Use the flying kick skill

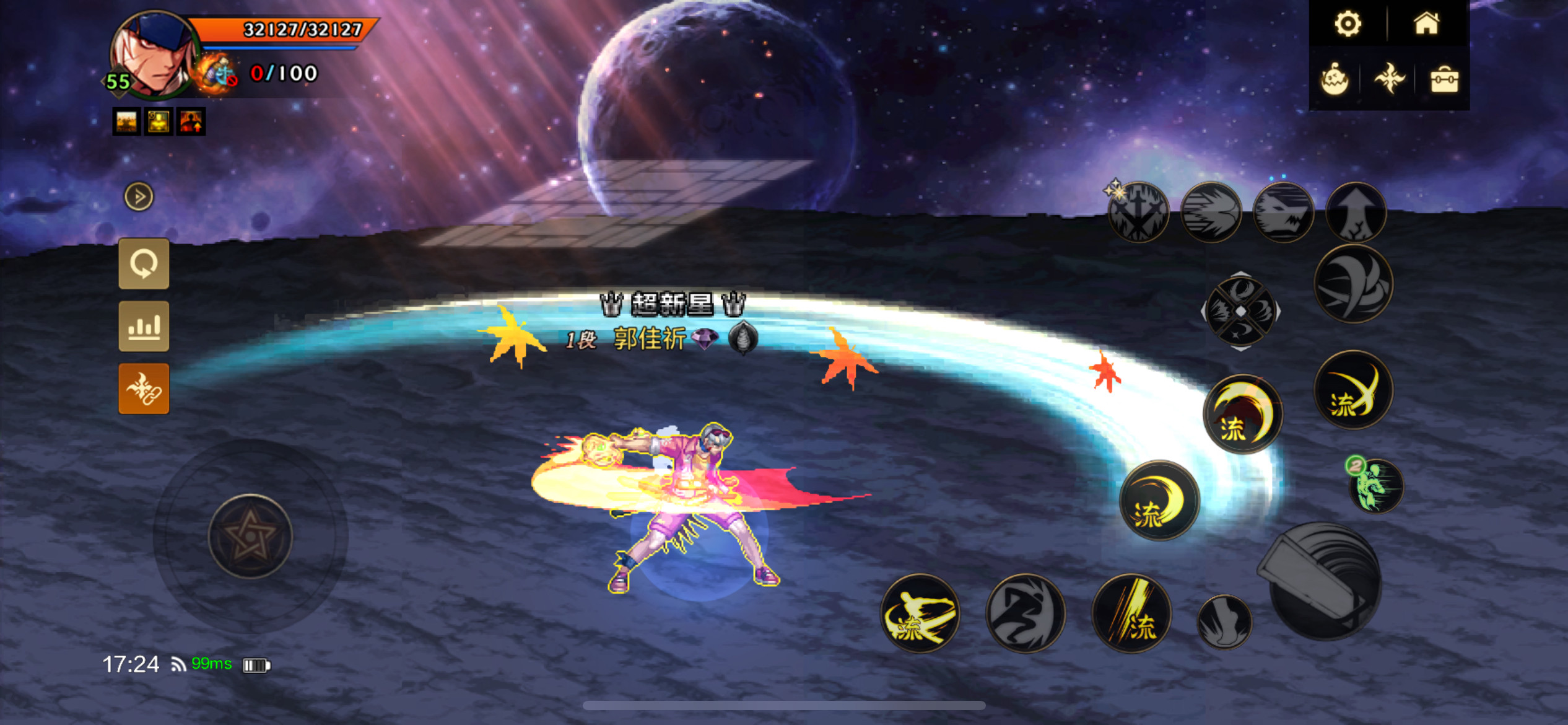click(x=920, y=613)
